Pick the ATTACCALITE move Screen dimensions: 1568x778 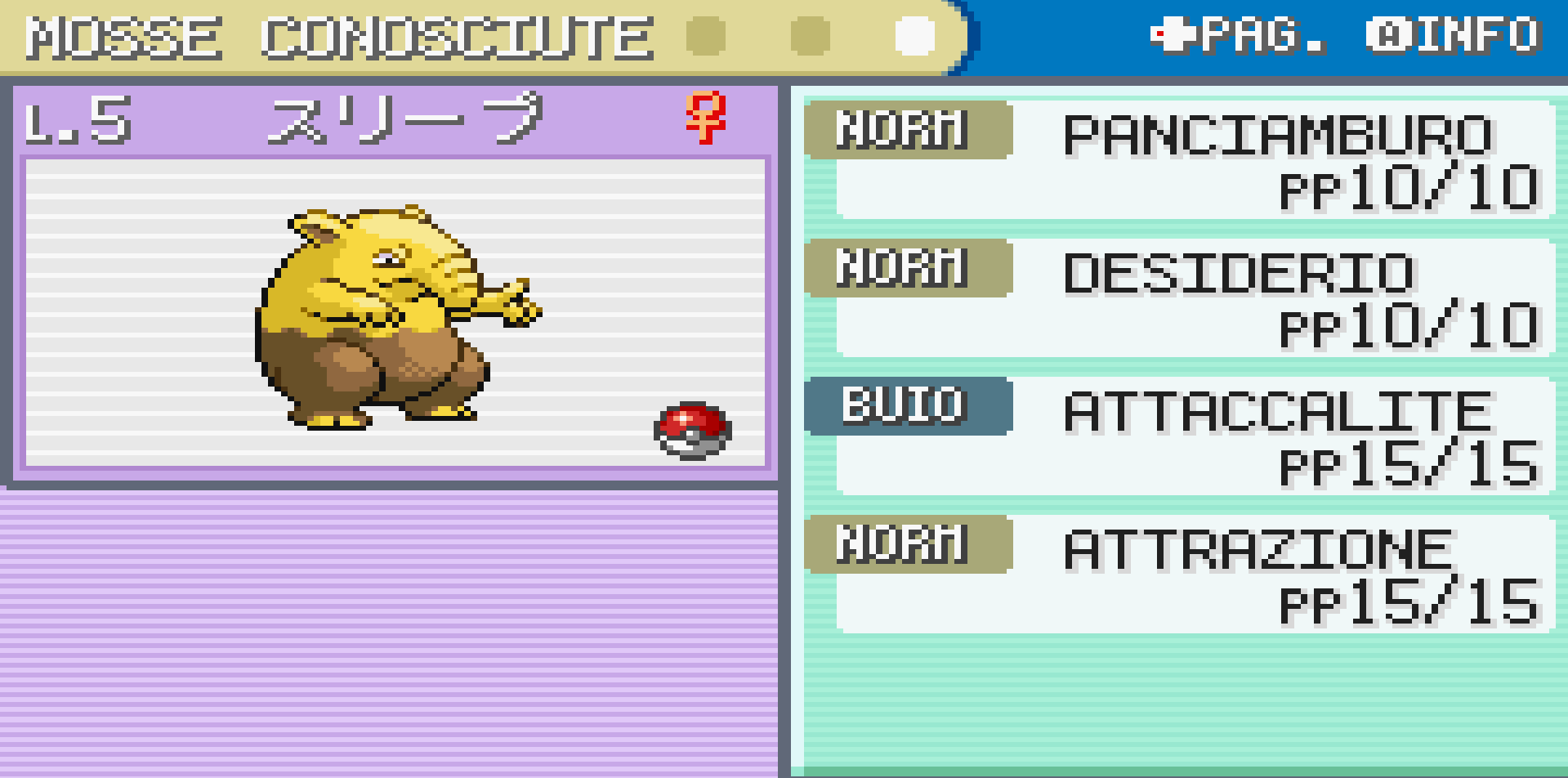click(x=1276, y=411)
